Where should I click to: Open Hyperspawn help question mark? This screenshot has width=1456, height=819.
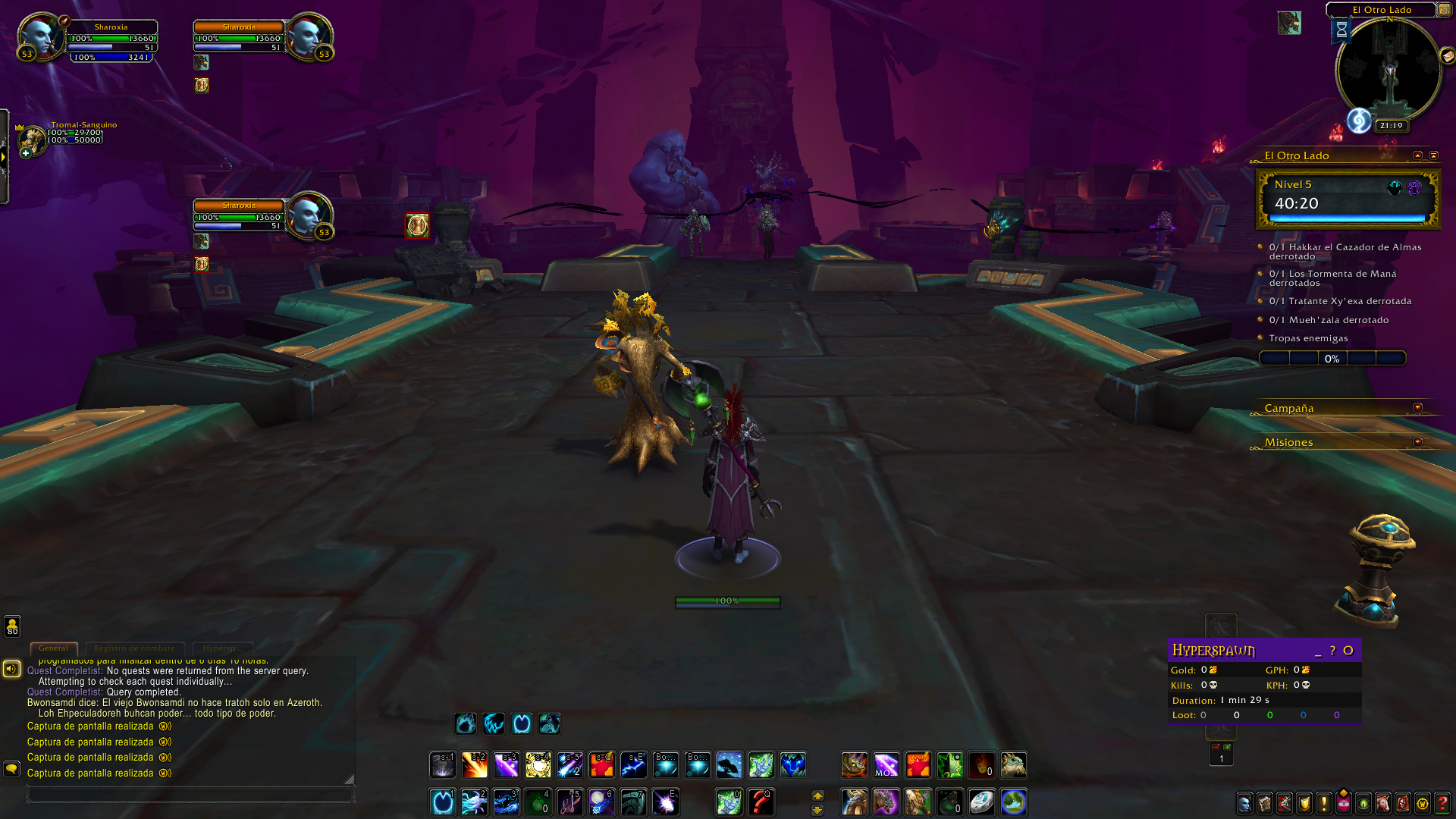click(x=1332, y=651)
